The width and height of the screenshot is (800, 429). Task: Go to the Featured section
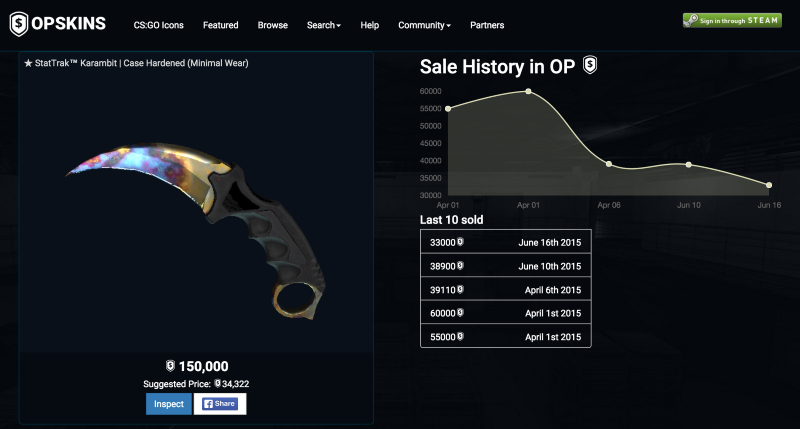pos(220,25)
